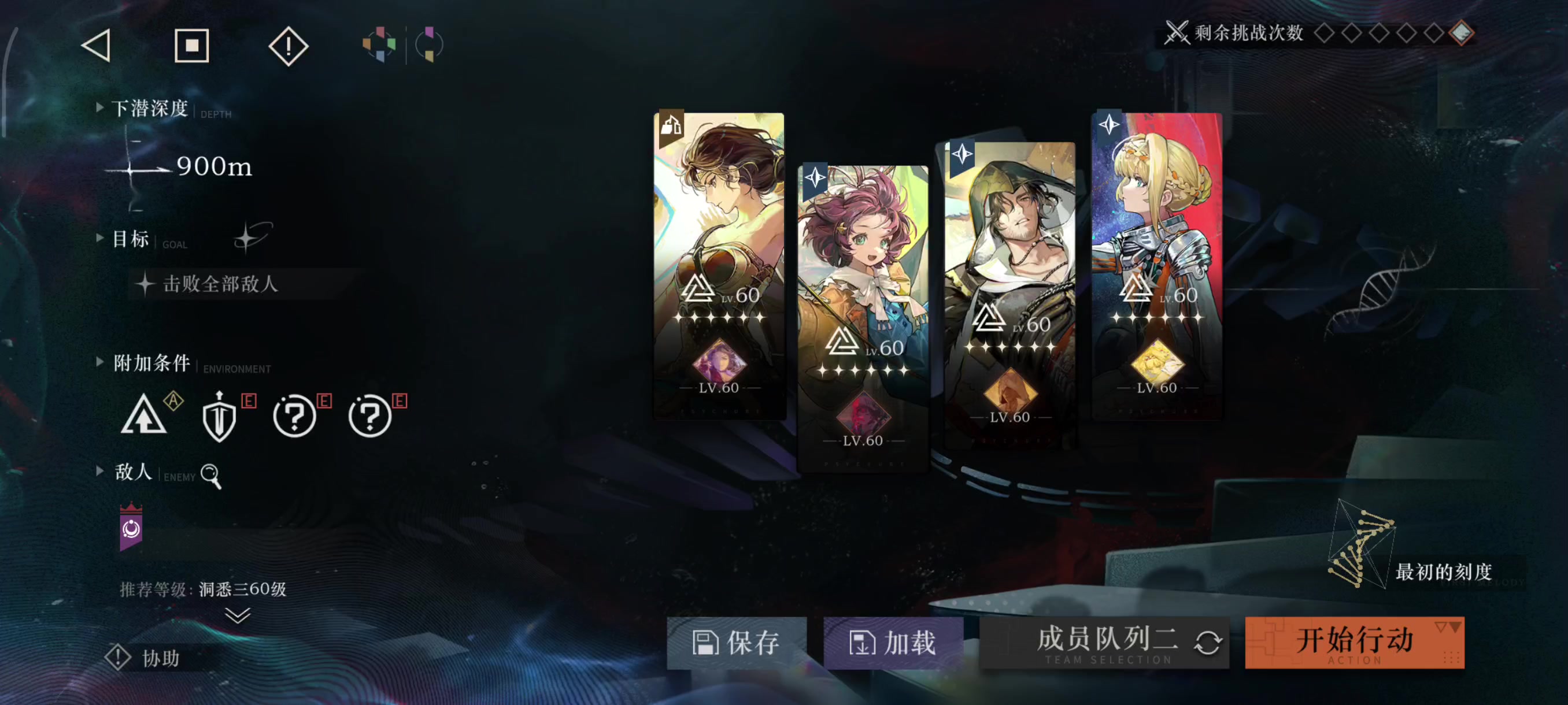
Task: Open the square stop-style icon in top toolbar
Action: point(192,44)
